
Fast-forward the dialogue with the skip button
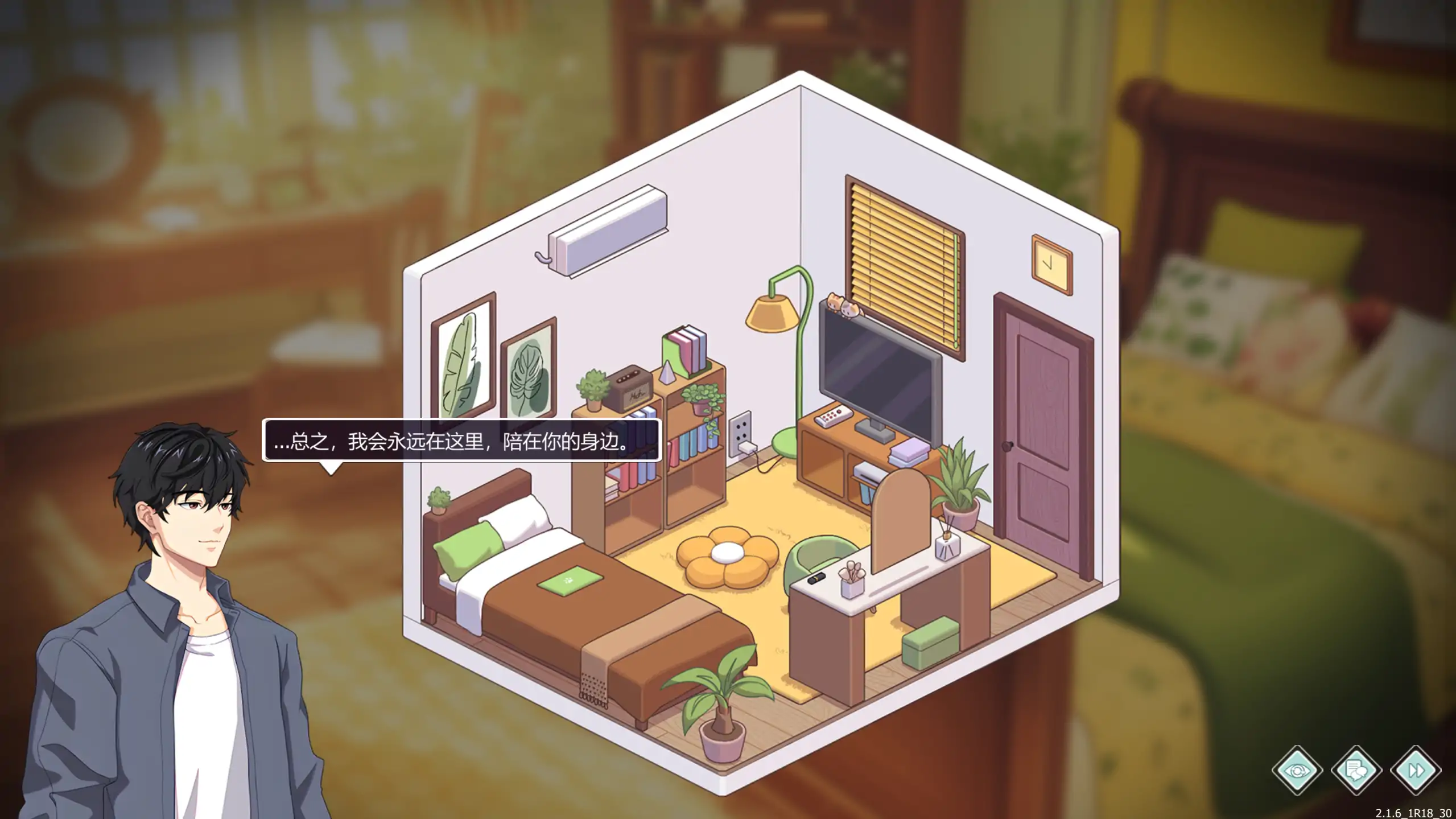(1415, 771)
